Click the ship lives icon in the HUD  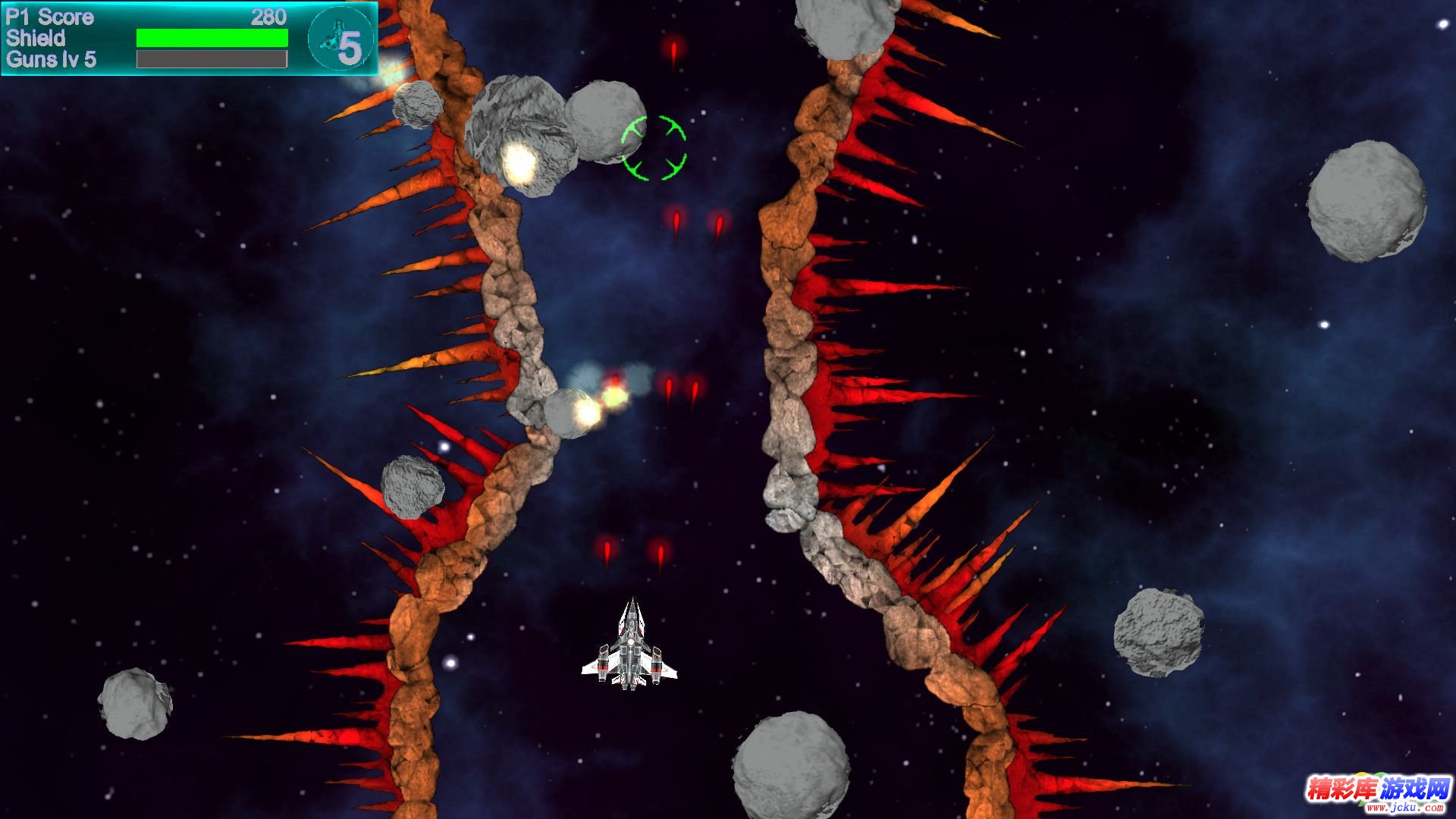click(340, 39)
